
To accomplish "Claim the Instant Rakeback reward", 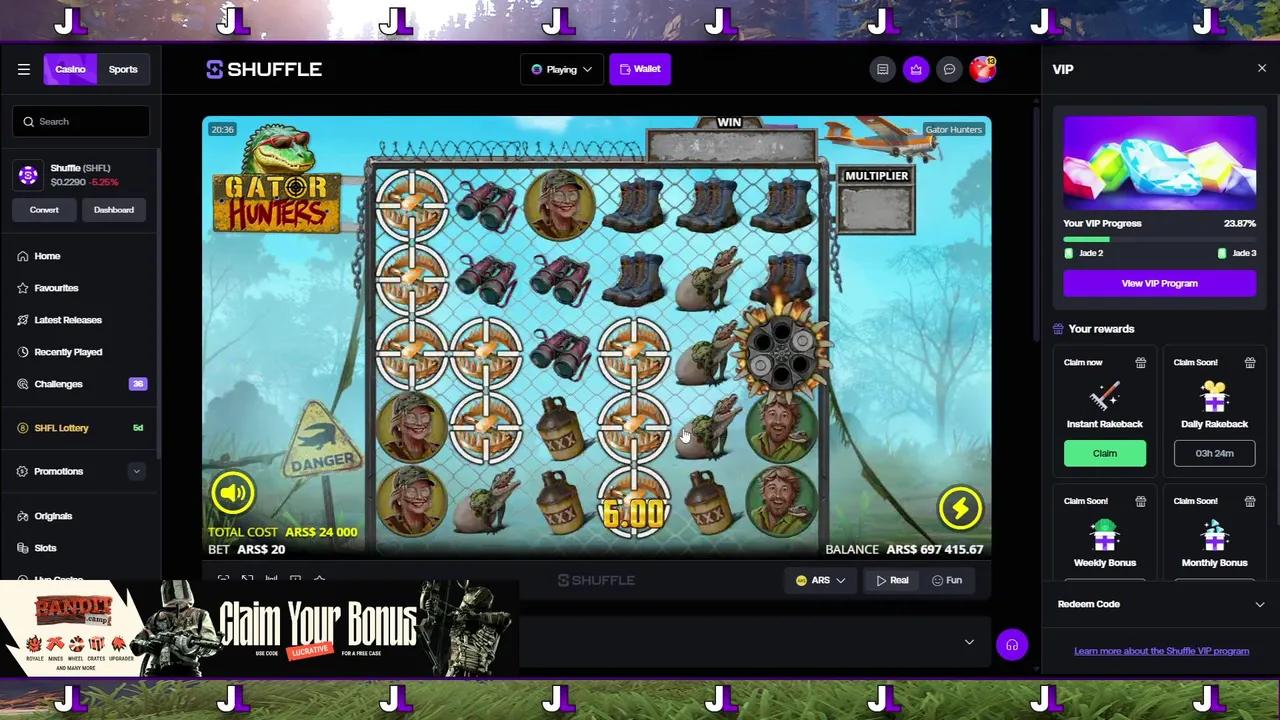I will [1104, 453].
